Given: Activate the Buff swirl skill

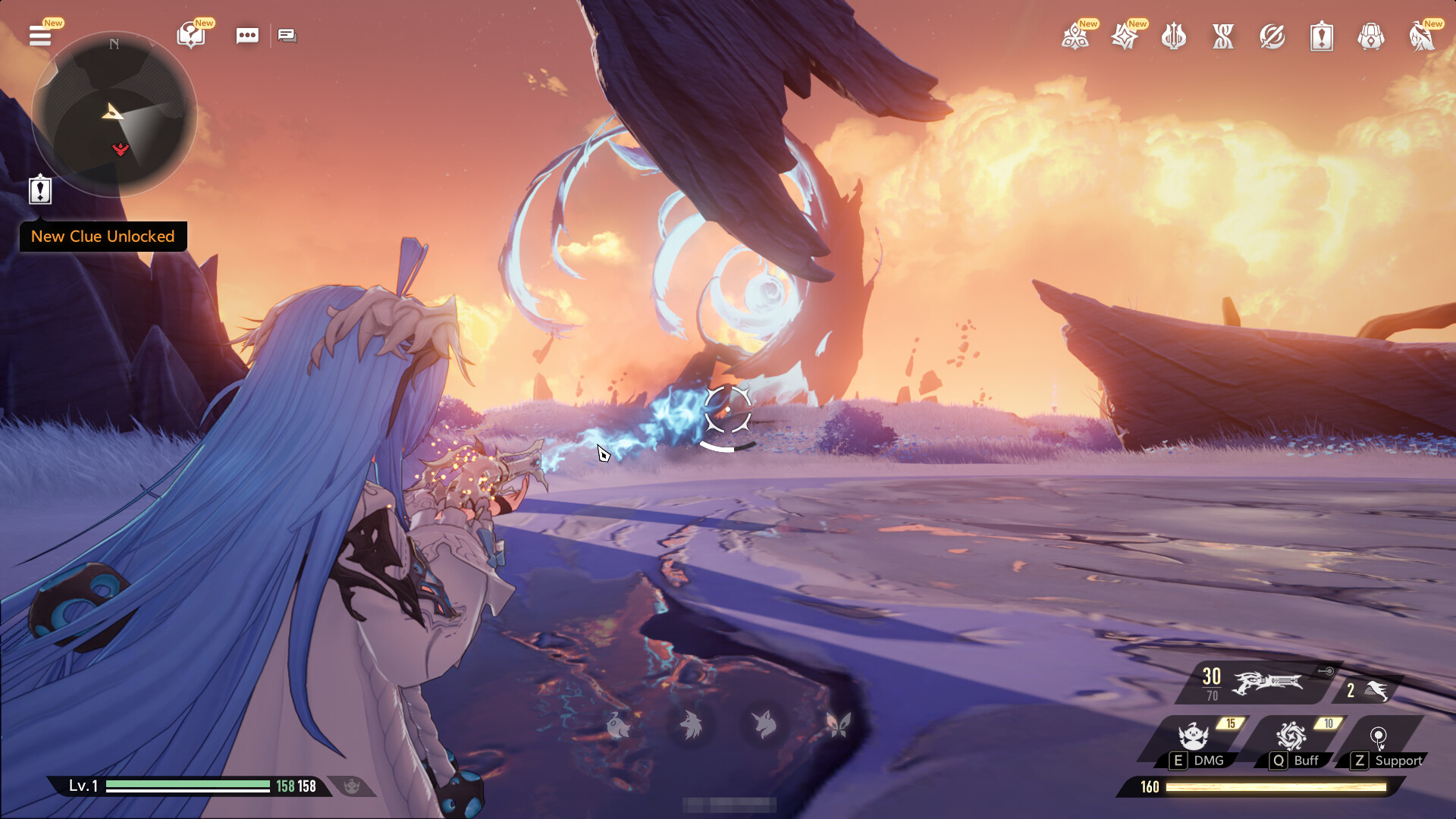Looking at the screenshot, I should click(x=1291, y=738).
